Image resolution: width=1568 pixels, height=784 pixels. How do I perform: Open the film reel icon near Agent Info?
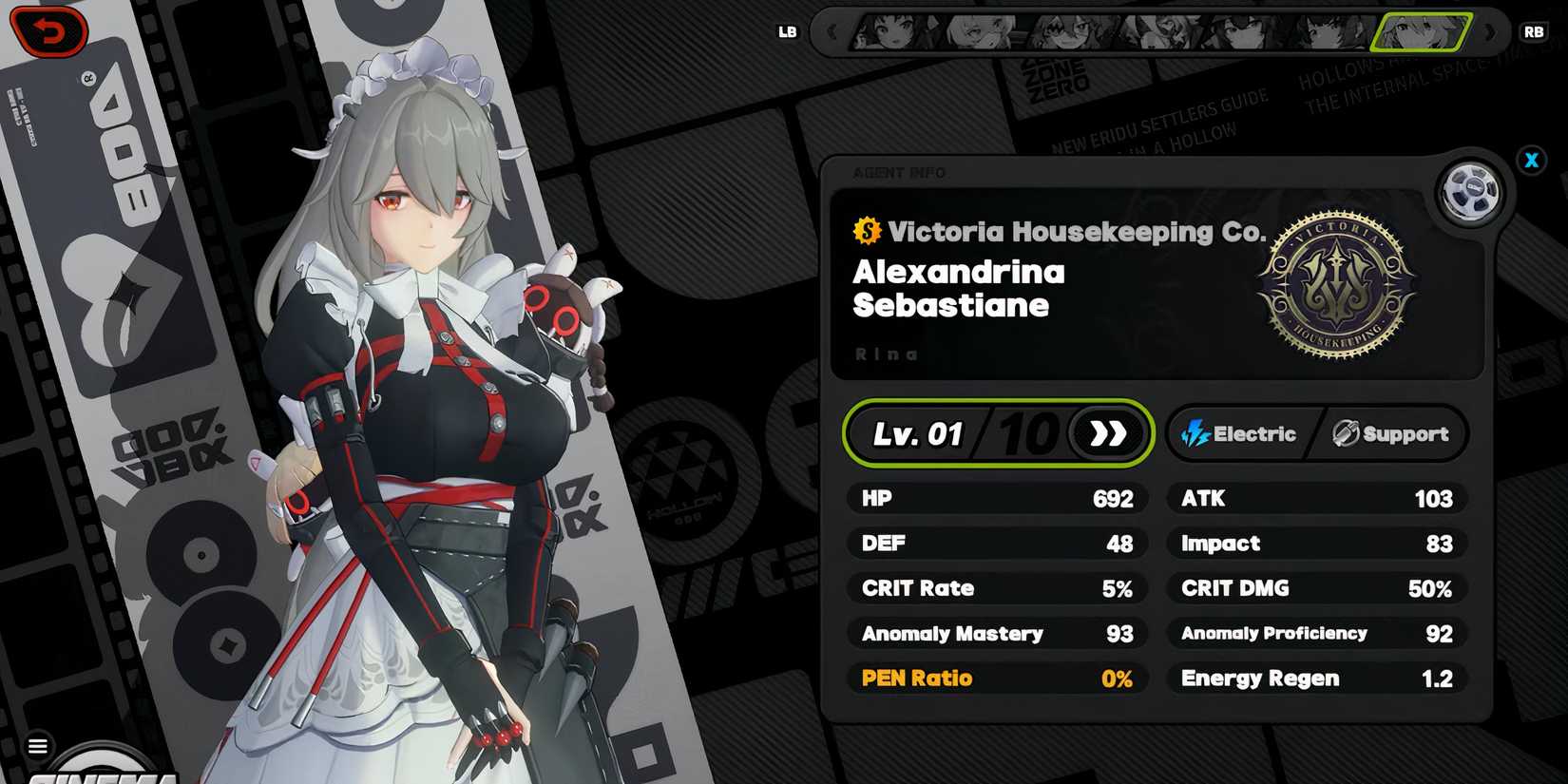1469,190
